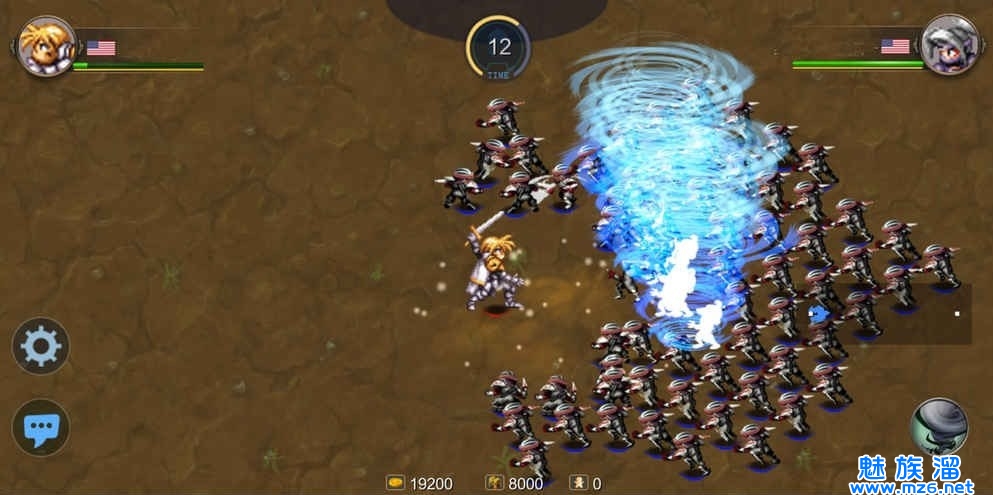Image resolution: width=993 pixels, height=495 pixels.
Task: Open the gear settings button
Action: pyautogui.click(x=41, y=346)
